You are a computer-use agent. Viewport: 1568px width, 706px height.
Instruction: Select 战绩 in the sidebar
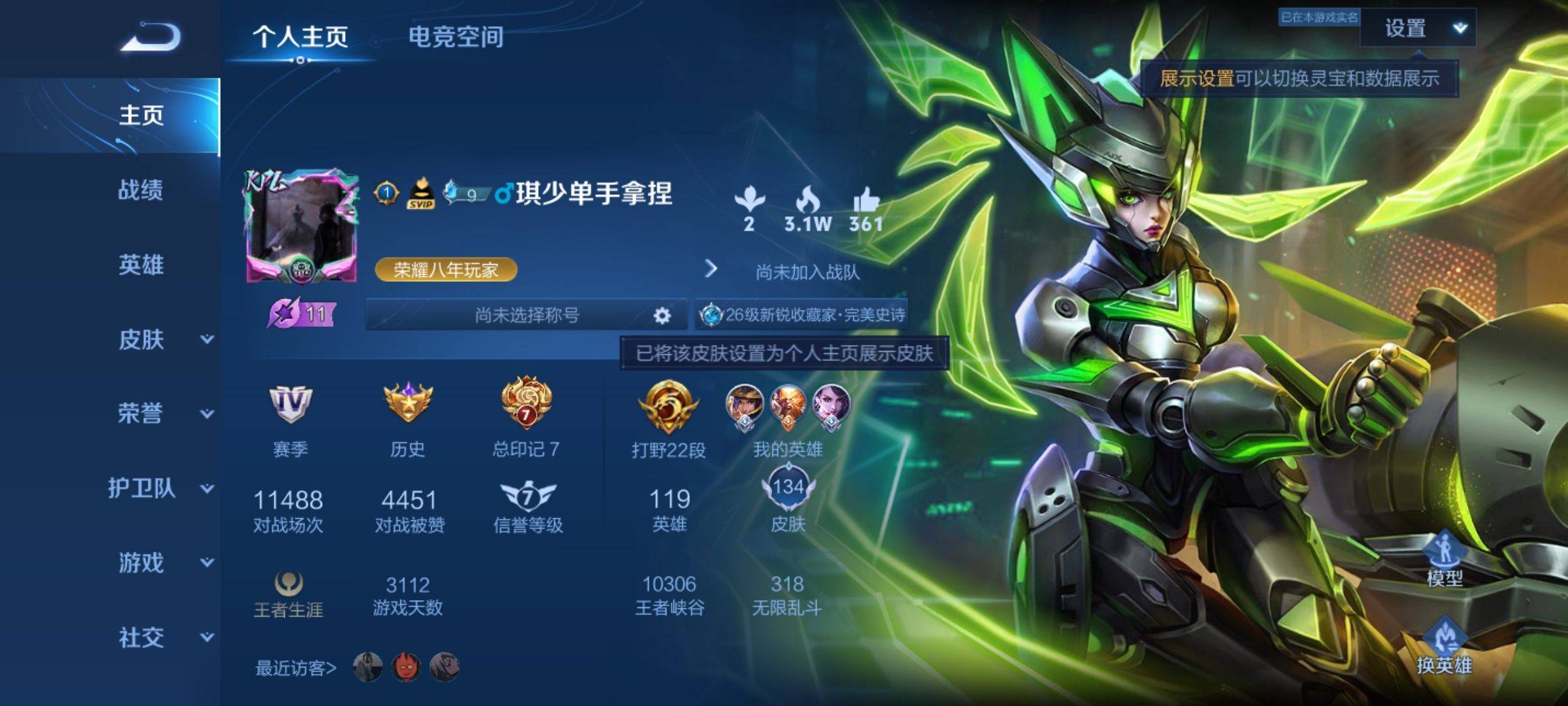(x=140, y=190)
